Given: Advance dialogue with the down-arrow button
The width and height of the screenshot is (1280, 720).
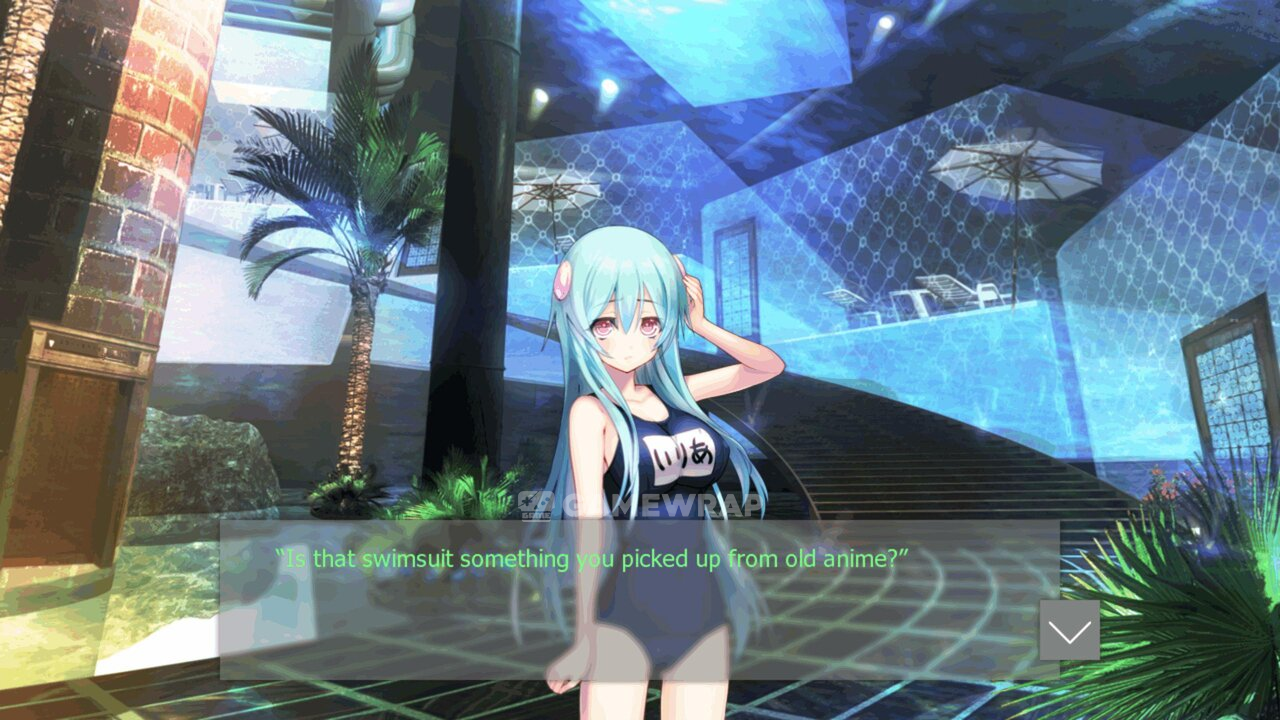Looking at the screenshot, I should (x=1069, y=630).
